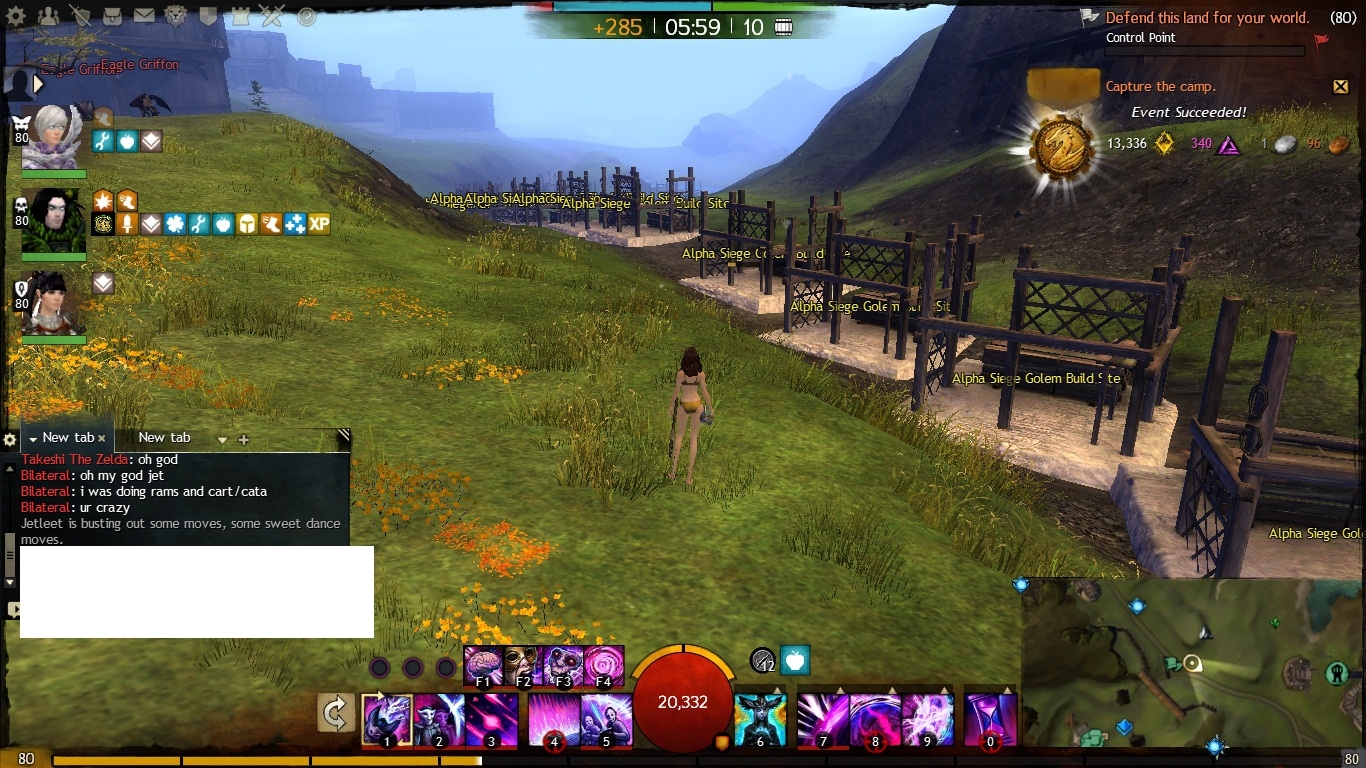Activate the brain shatter skill F1
1366x768 pixels.
[x=484, y=665]
